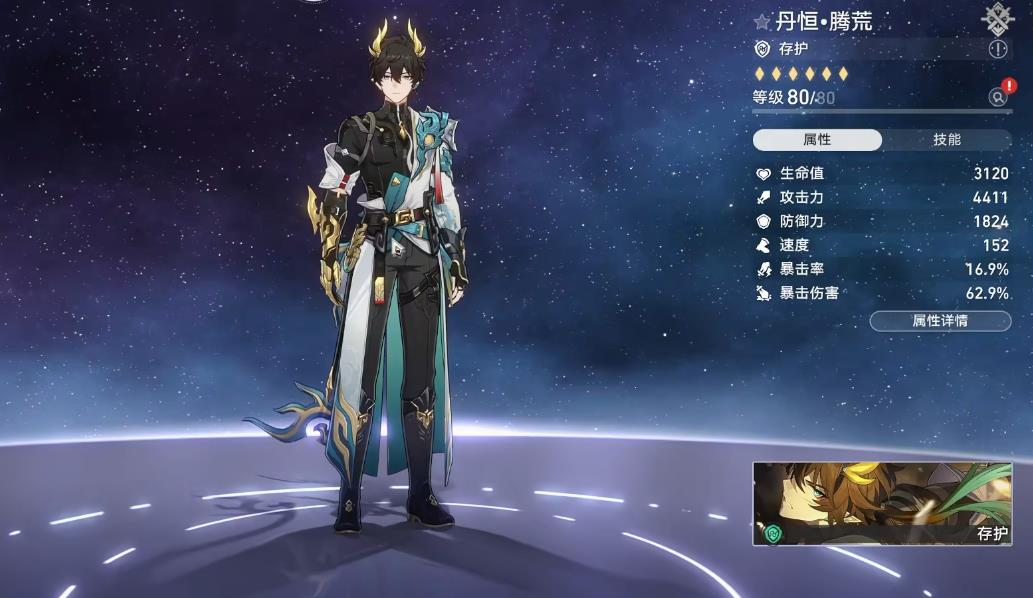Show the 存护 path info icon
This screenshot has width=1033, height=598.
point(997,49)
